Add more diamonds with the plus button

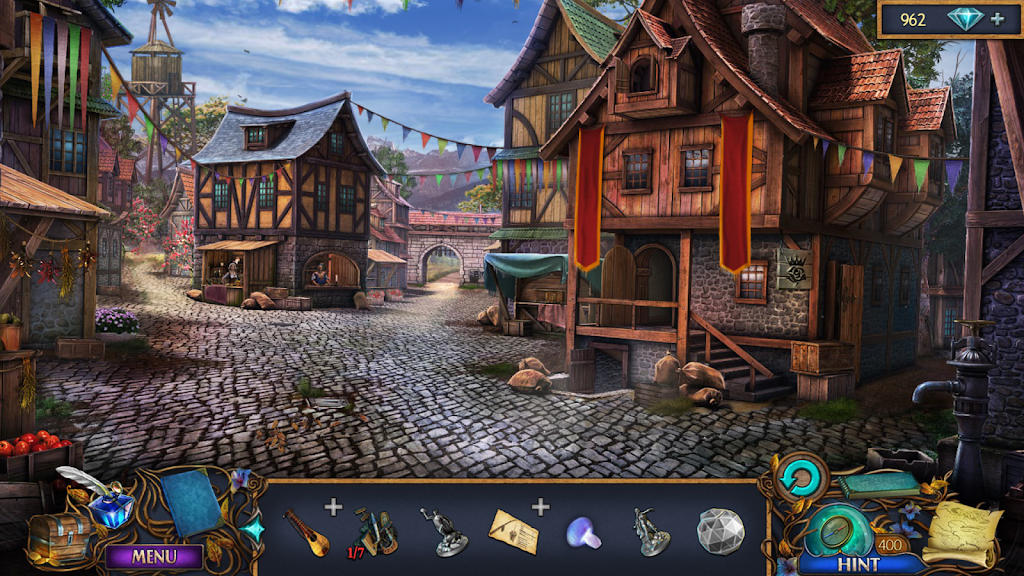click(995, 20)
